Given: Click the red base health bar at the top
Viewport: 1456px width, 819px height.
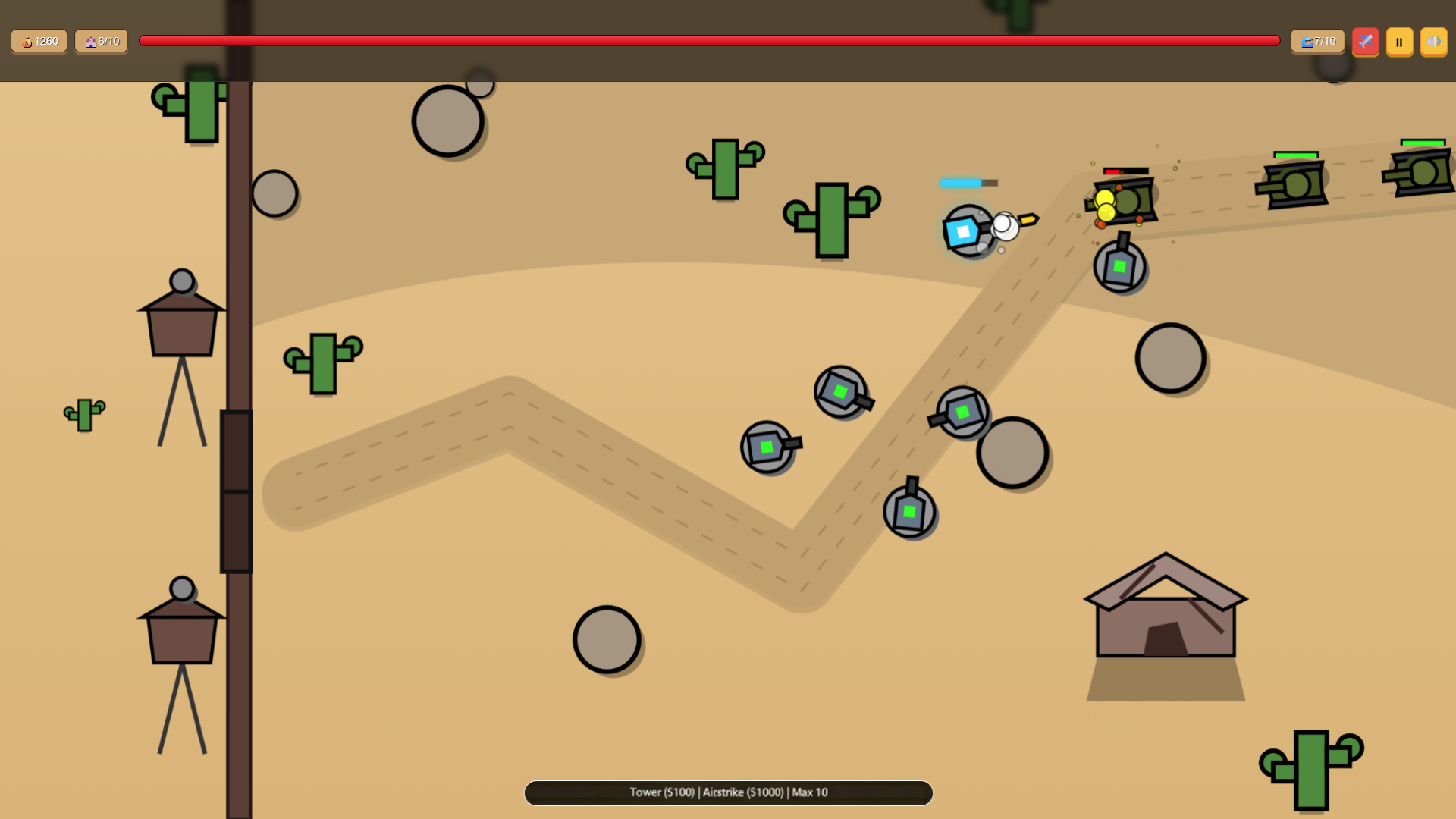Looking at the screenshot, I should pos(709,42).
